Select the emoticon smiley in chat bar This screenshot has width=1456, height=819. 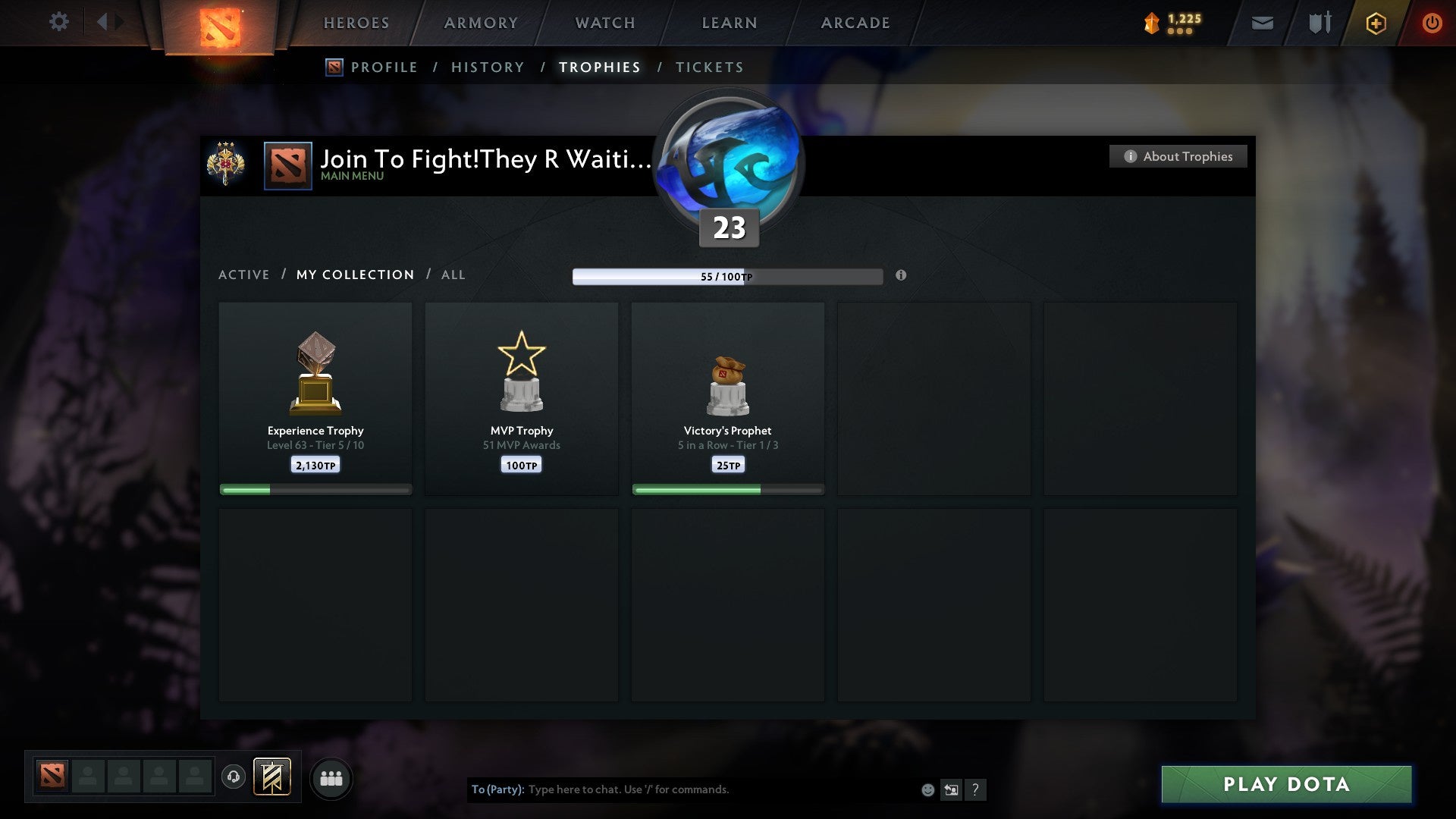[927, 789]
